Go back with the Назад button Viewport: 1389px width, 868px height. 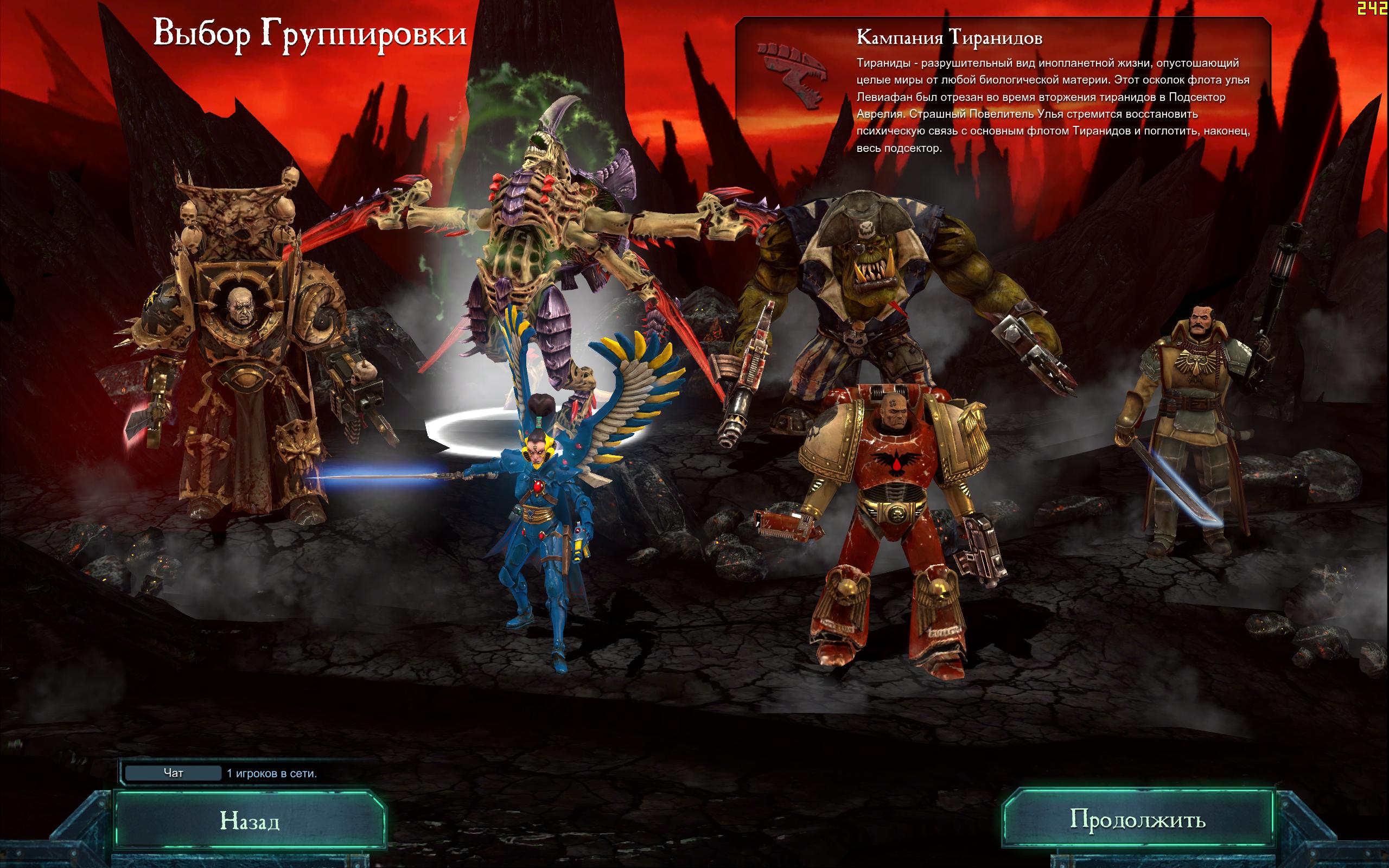click(250, 821)
